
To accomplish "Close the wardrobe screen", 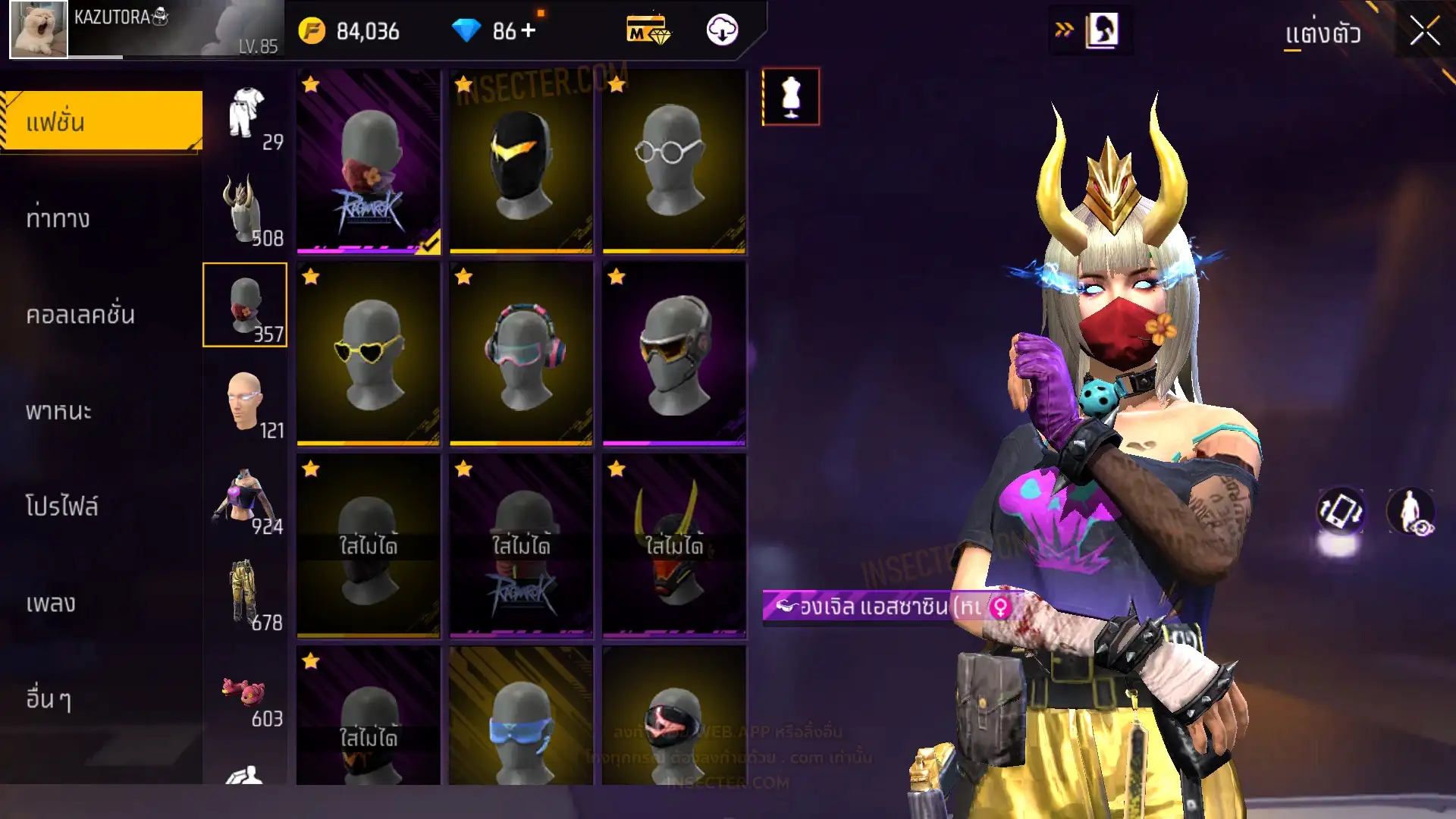I will coord(1424,32).
